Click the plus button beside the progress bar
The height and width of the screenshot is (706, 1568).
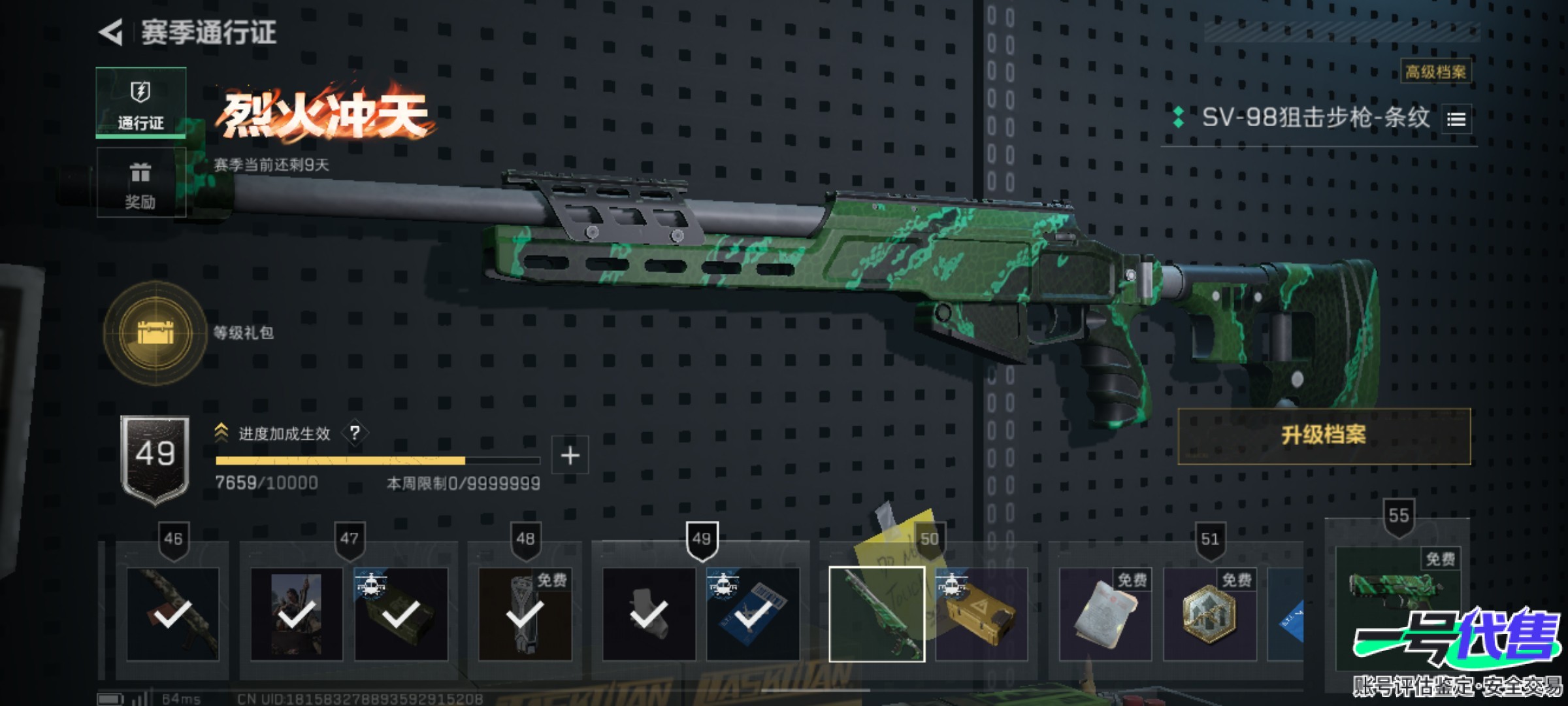[x=570, y=455]
